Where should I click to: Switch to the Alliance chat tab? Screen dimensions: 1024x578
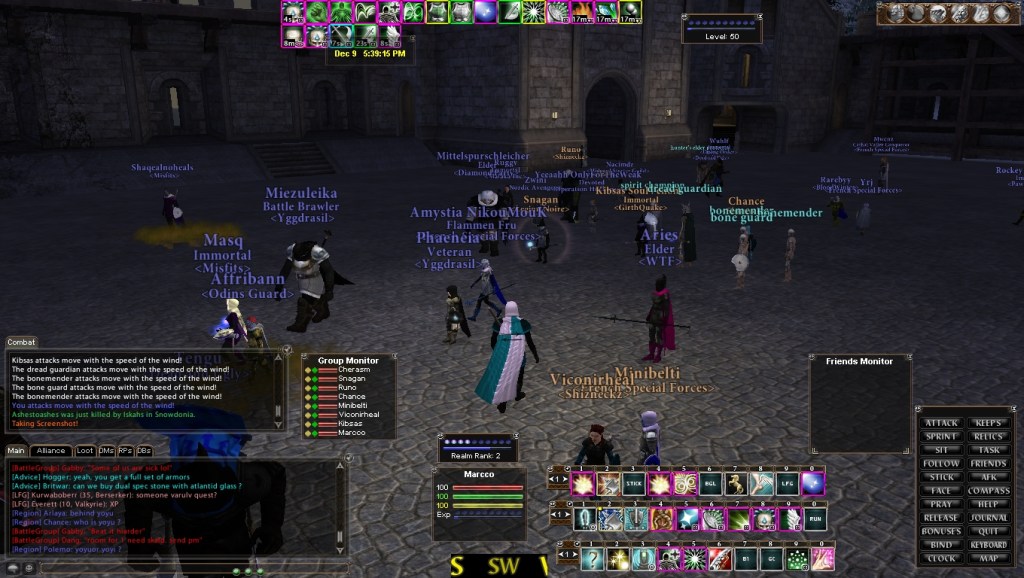(51, 451)
